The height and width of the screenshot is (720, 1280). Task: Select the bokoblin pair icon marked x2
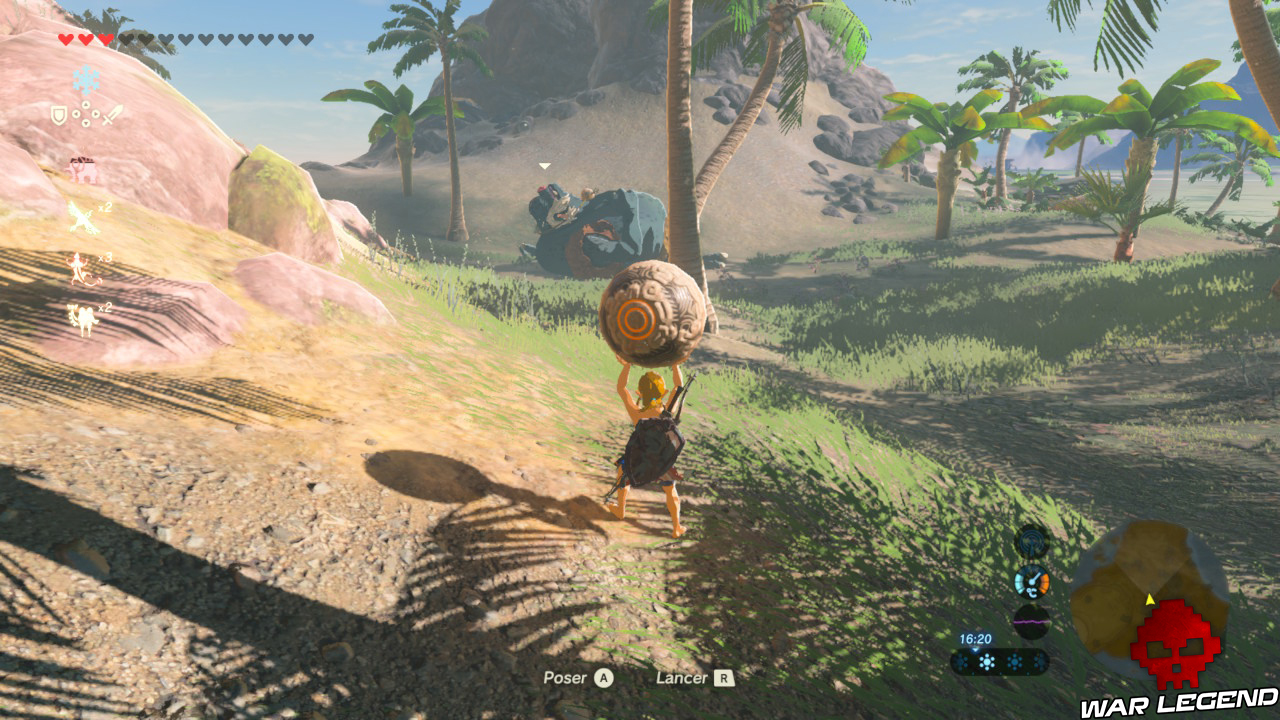pos(81,318)
